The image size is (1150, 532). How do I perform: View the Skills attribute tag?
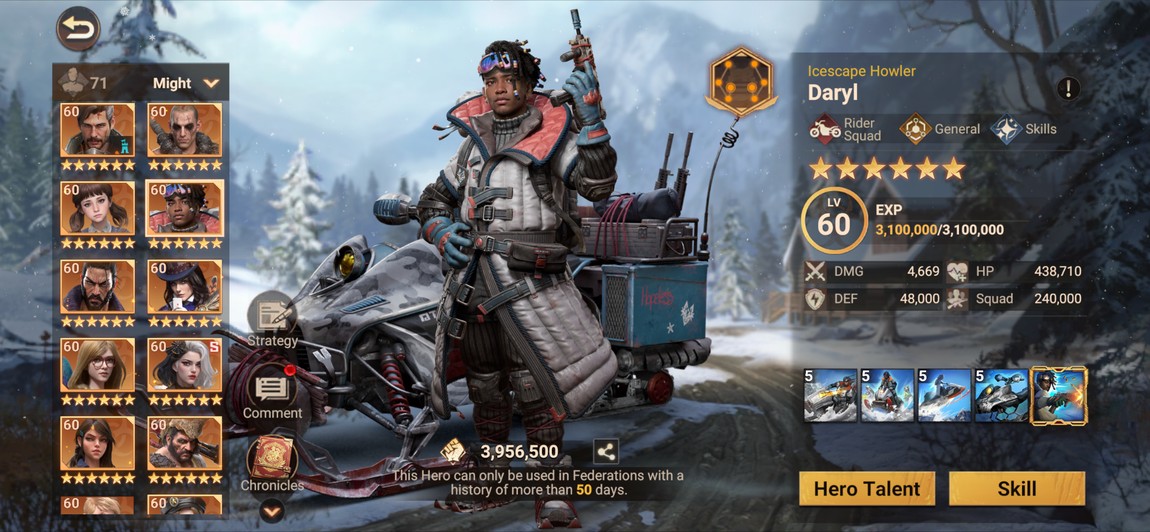1024,129
